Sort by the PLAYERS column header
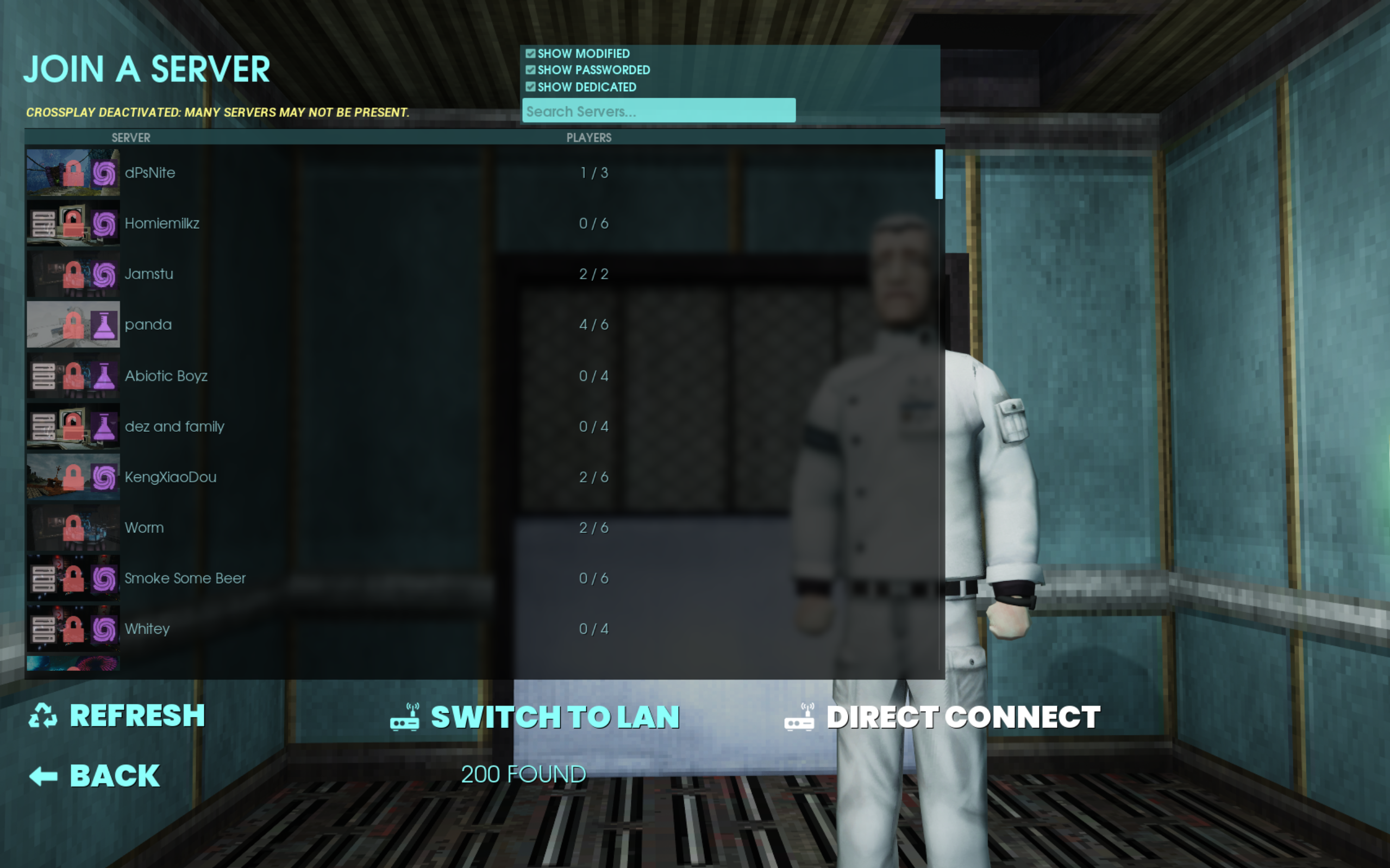 tap(588, 138)
